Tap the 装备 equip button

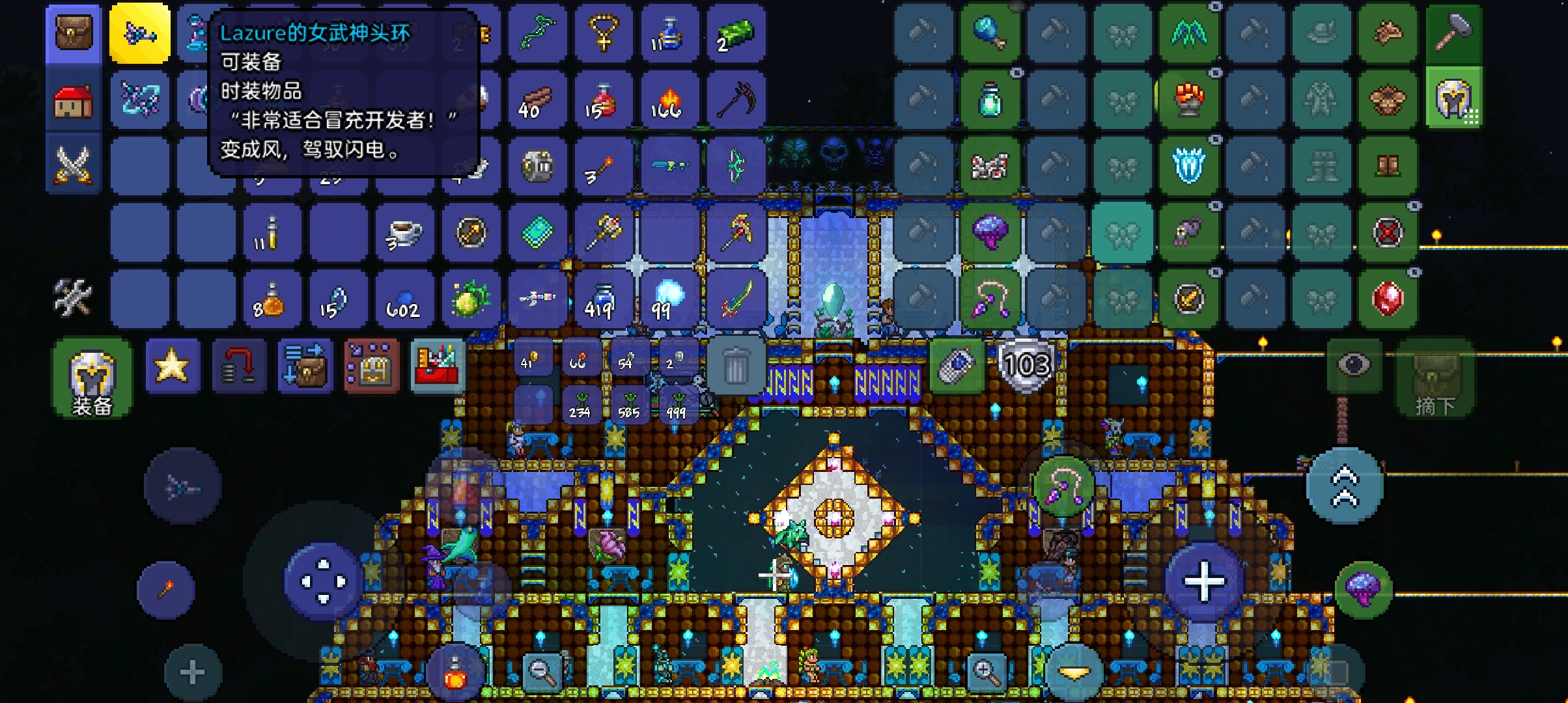(x=92, y=379)
